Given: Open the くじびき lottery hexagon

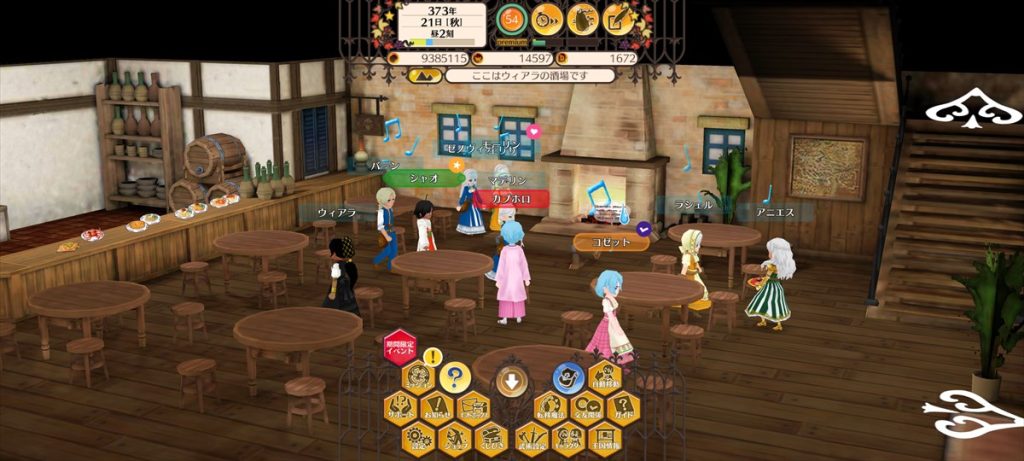Looking at the screenshot, I should tap(490, 437).
